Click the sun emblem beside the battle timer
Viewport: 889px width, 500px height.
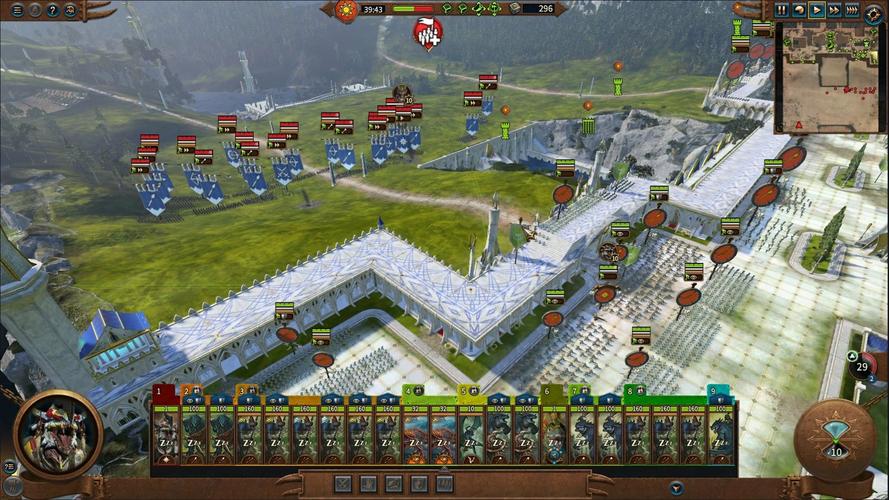347,10
